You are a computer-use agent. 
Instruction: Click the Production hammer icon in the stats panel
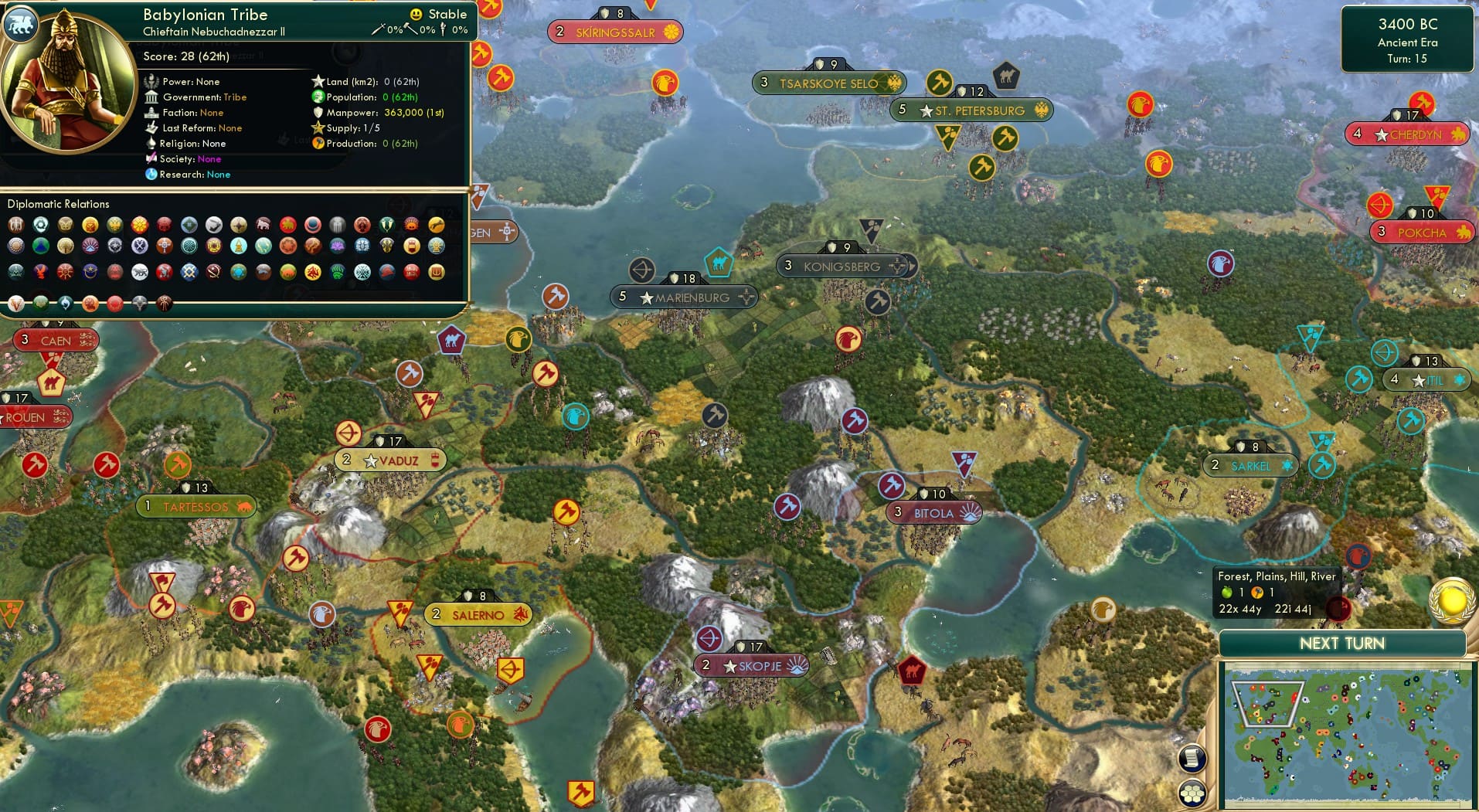(x=317, y=143)
